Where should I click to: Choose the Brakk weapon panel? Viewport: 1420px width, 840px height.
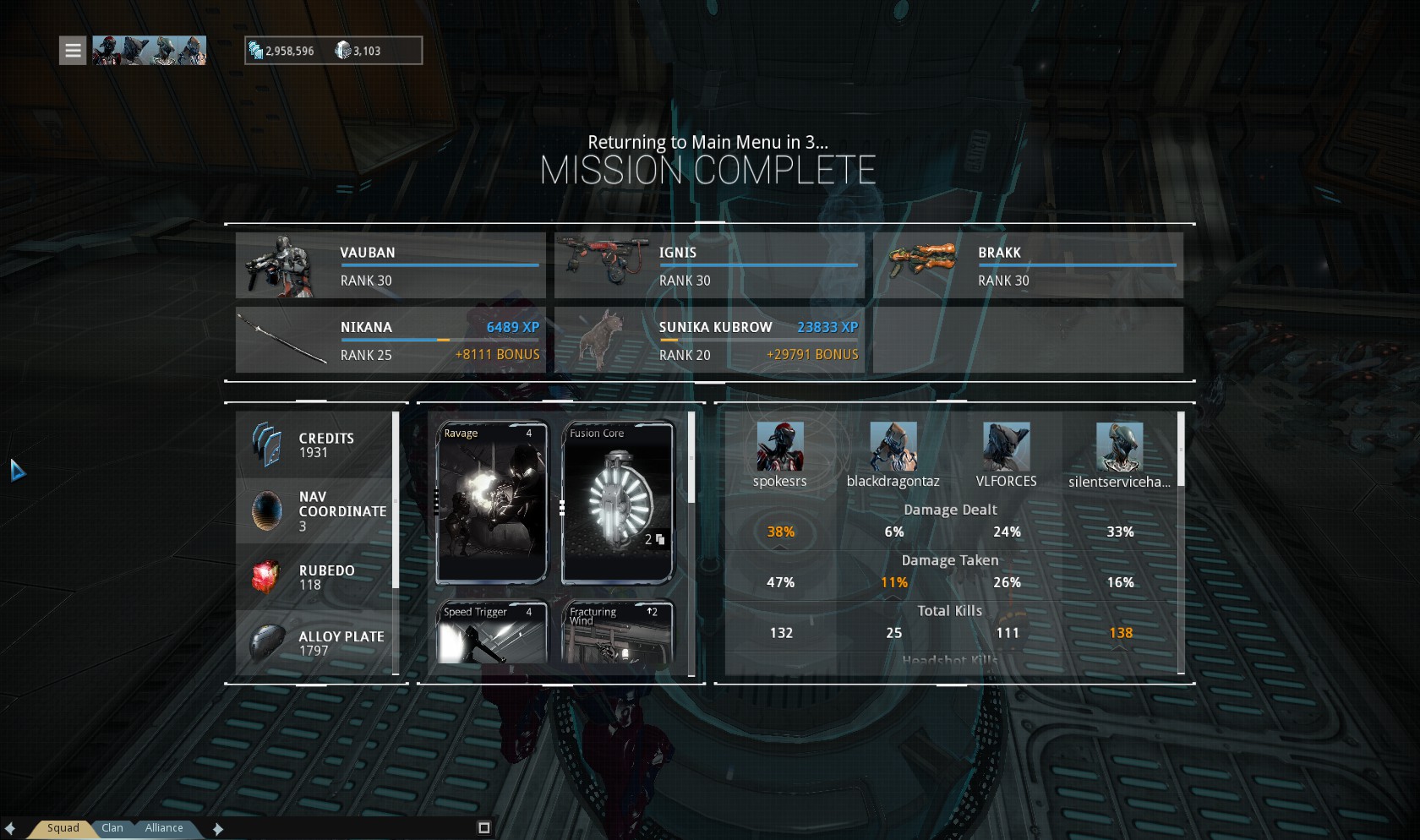tap(1028, 265)
